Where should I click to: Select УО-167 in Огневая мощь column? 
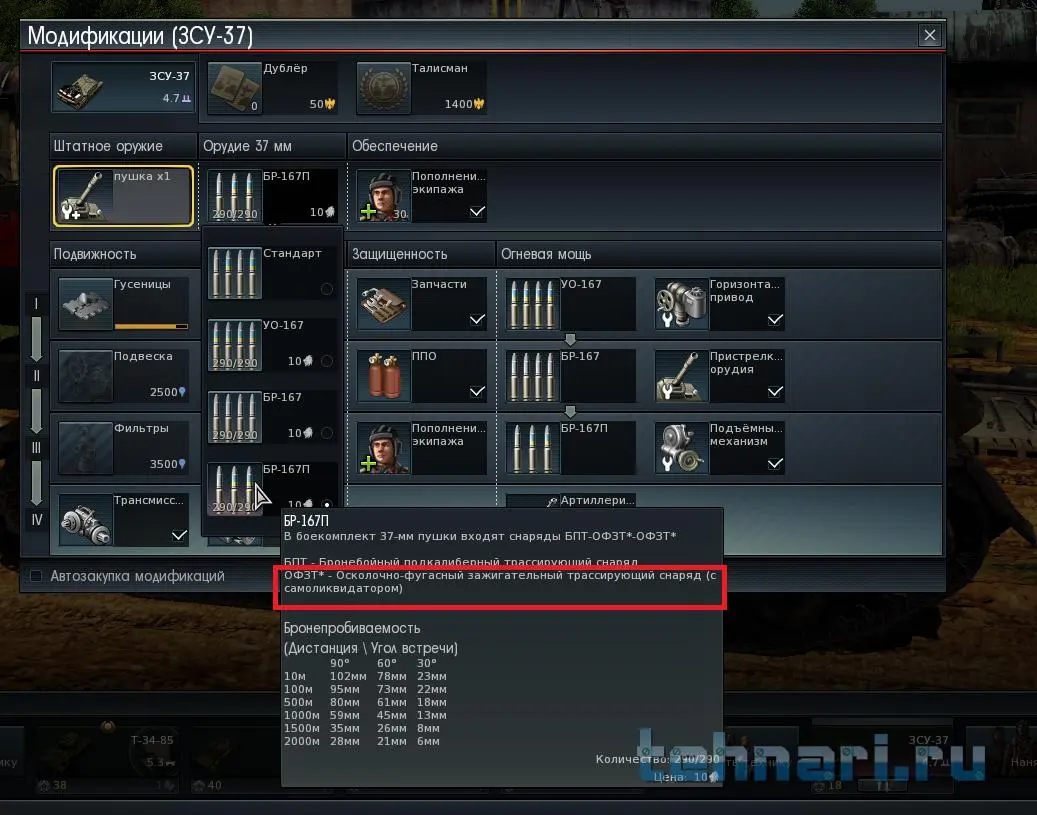click(571, 304)
